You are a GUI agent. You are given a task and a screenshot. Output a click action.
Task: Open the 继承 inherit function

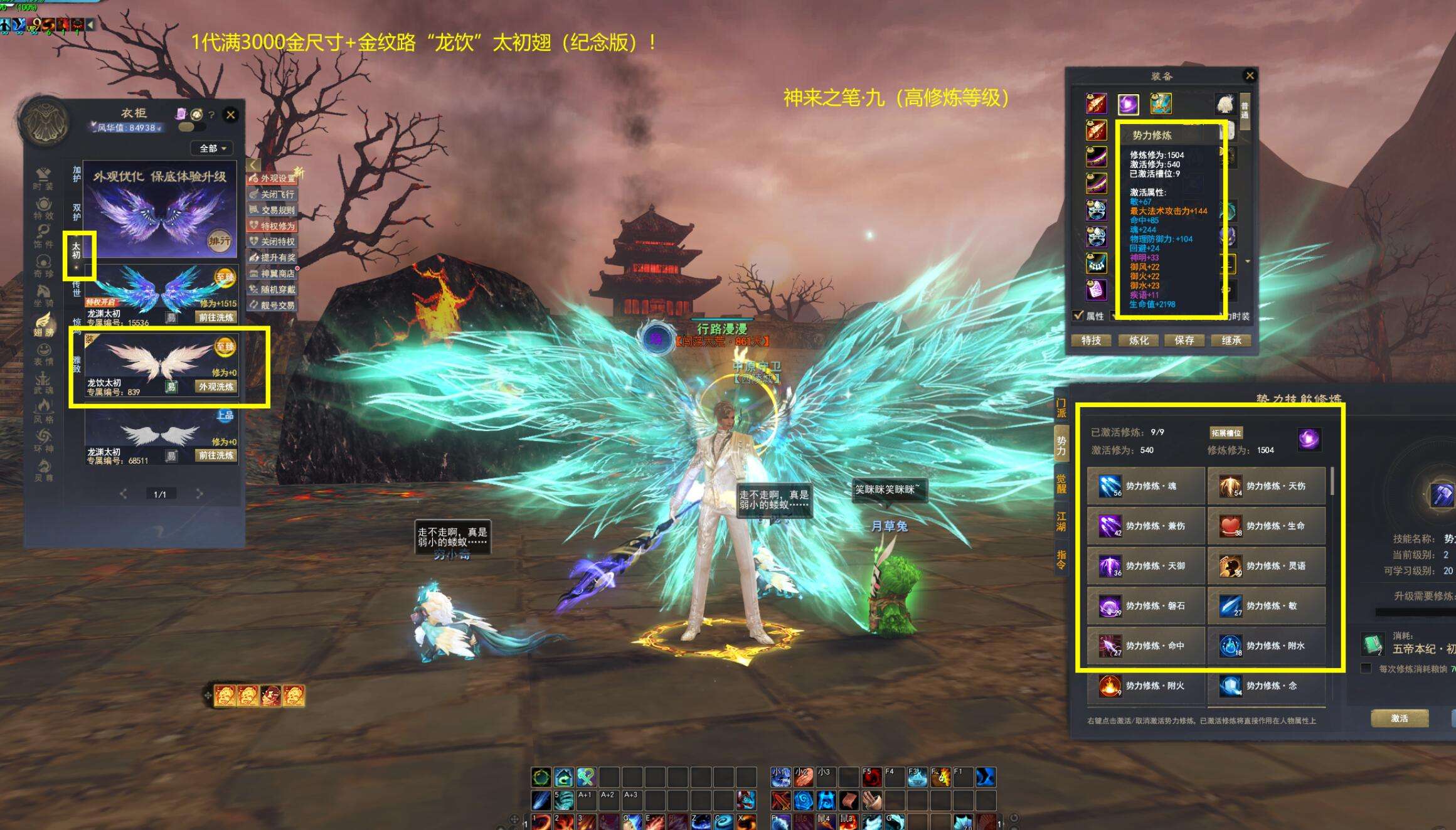1231,340
